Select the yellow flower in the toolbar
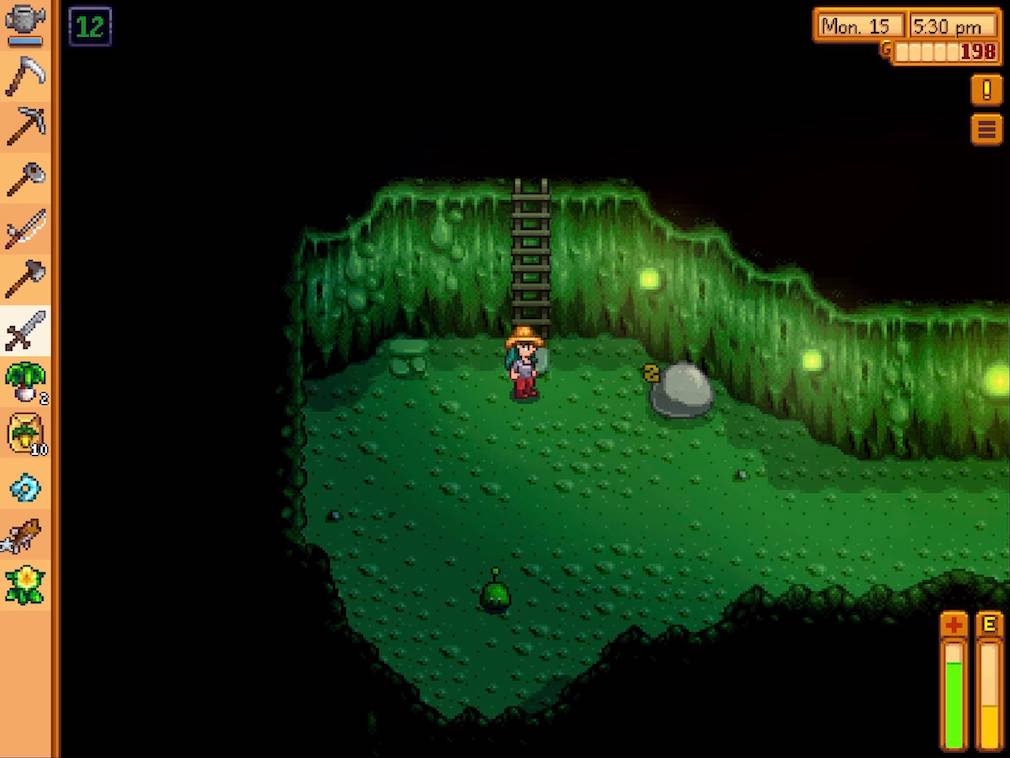 [26, 586]
